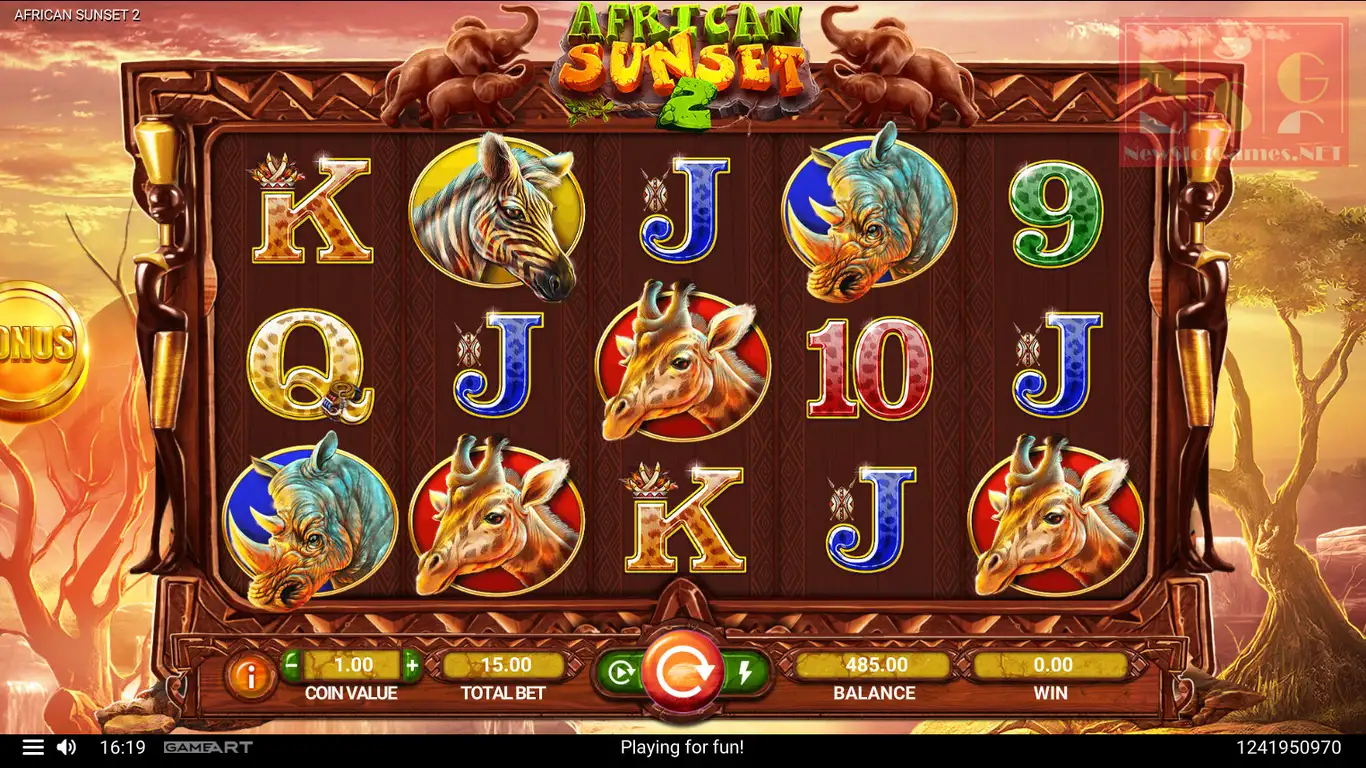Start autoplay with the green play icon

[x=620, y=672]
